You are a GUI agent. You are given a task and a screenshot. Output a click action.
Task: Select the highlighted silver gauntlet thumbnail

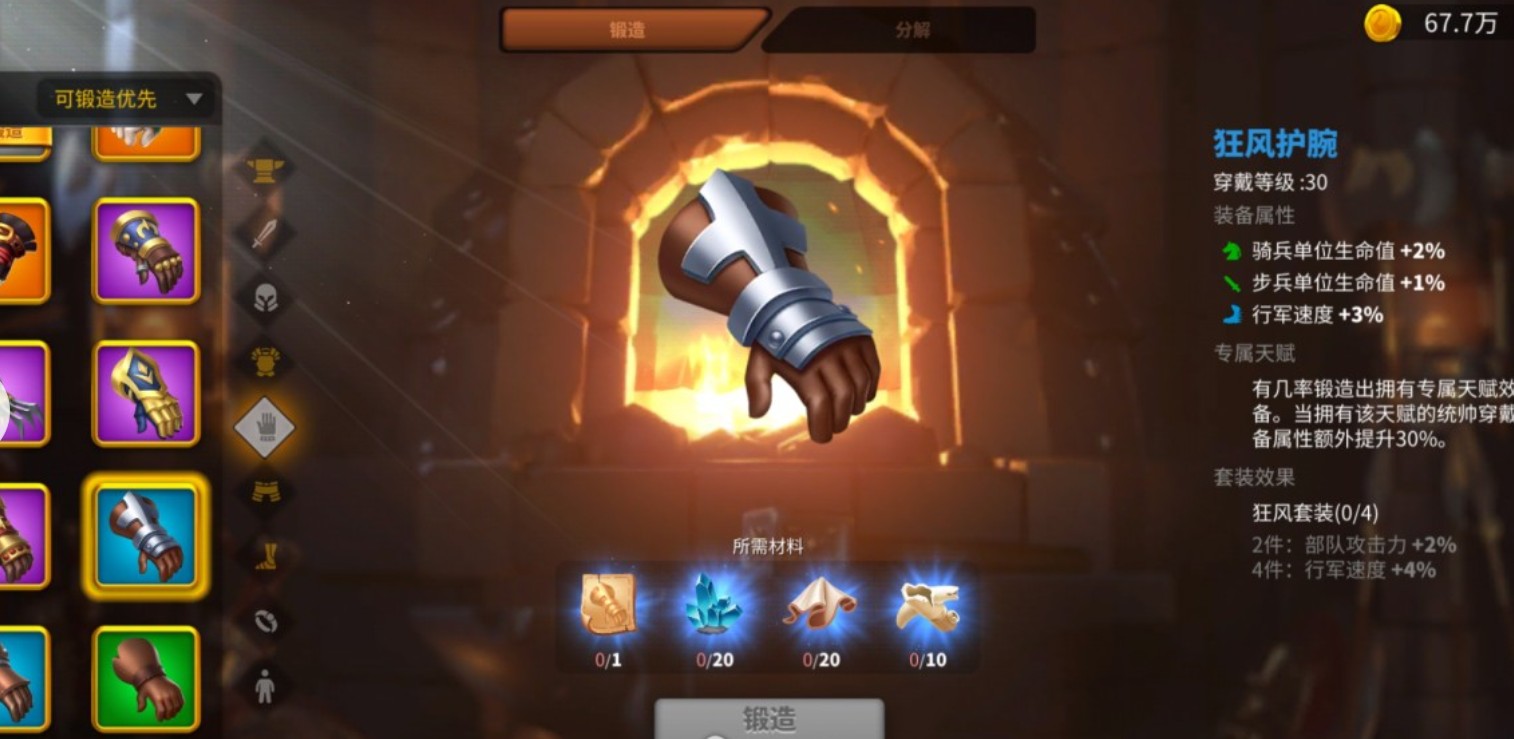146,535
